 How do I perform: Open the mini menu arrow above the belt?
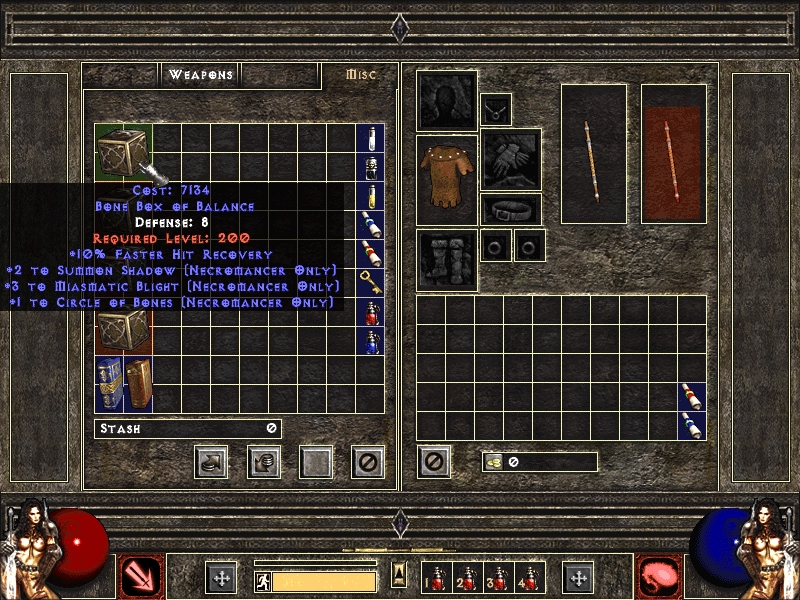[x=399, y=574]
